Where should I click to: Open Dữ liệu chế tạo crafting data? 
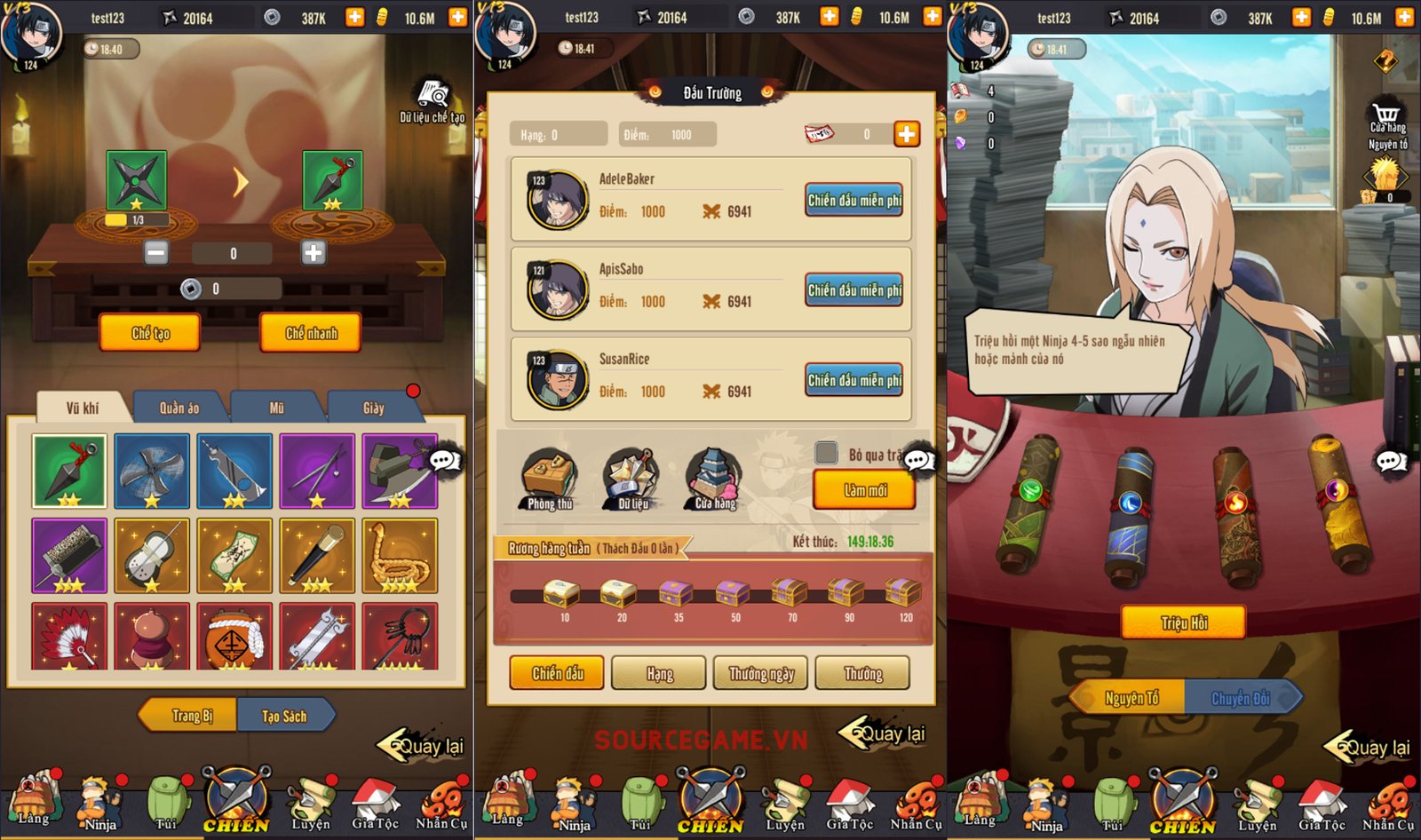[433, 101]
